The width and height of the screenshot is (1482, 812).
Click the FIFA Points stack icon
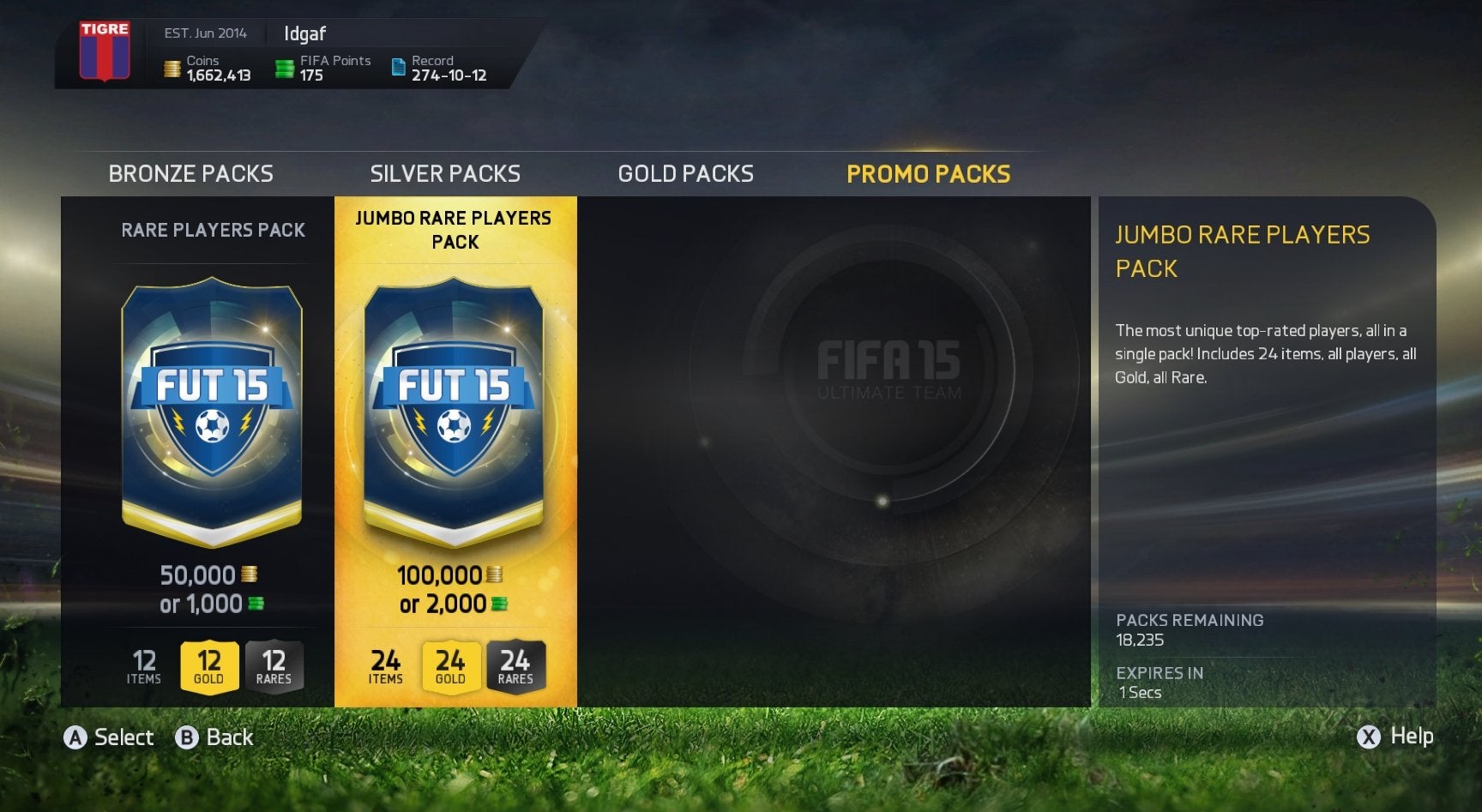[283, 68]
